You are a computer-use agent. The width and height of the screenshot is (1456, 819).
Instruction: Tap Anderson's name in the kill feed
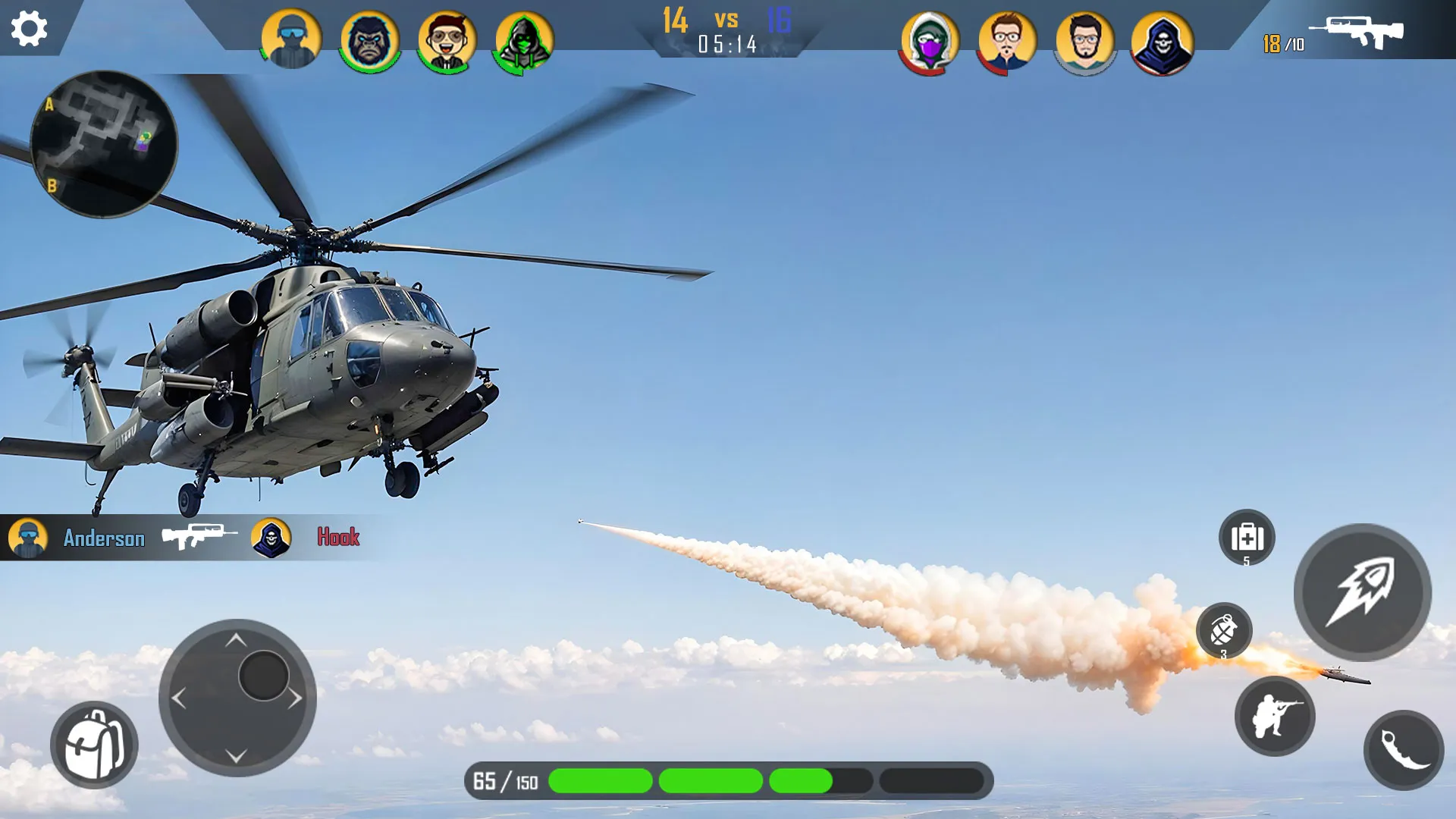pyautogui.click(x=102, y=539)
